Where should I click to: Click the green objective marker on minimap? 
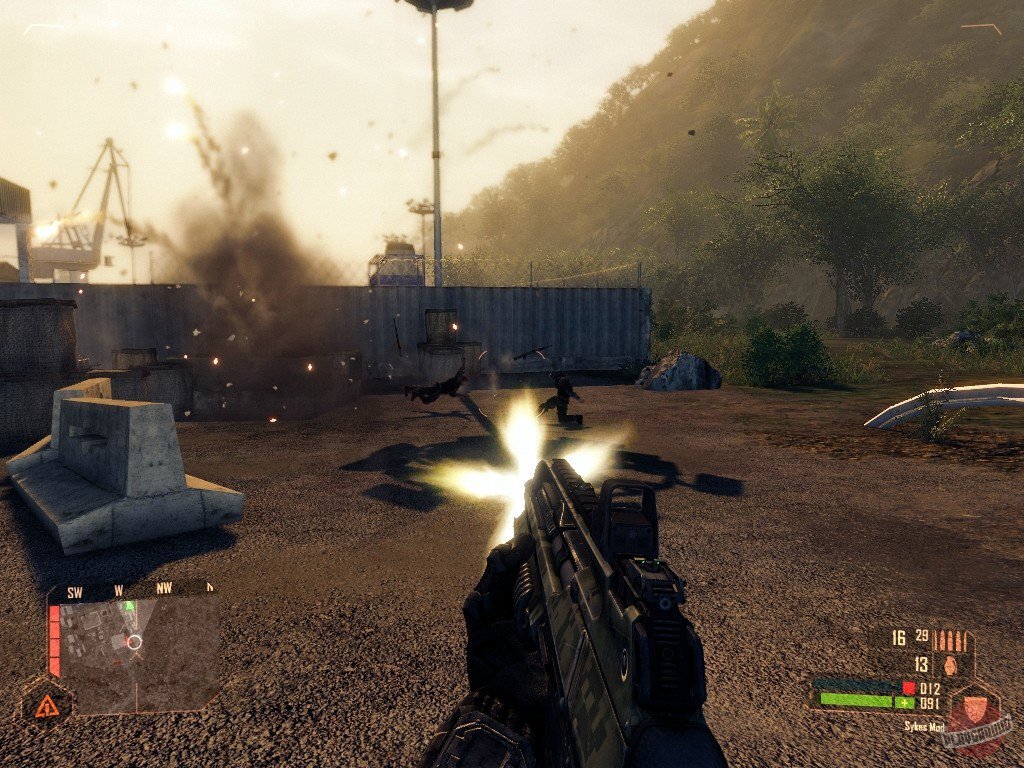pos(127,606)
